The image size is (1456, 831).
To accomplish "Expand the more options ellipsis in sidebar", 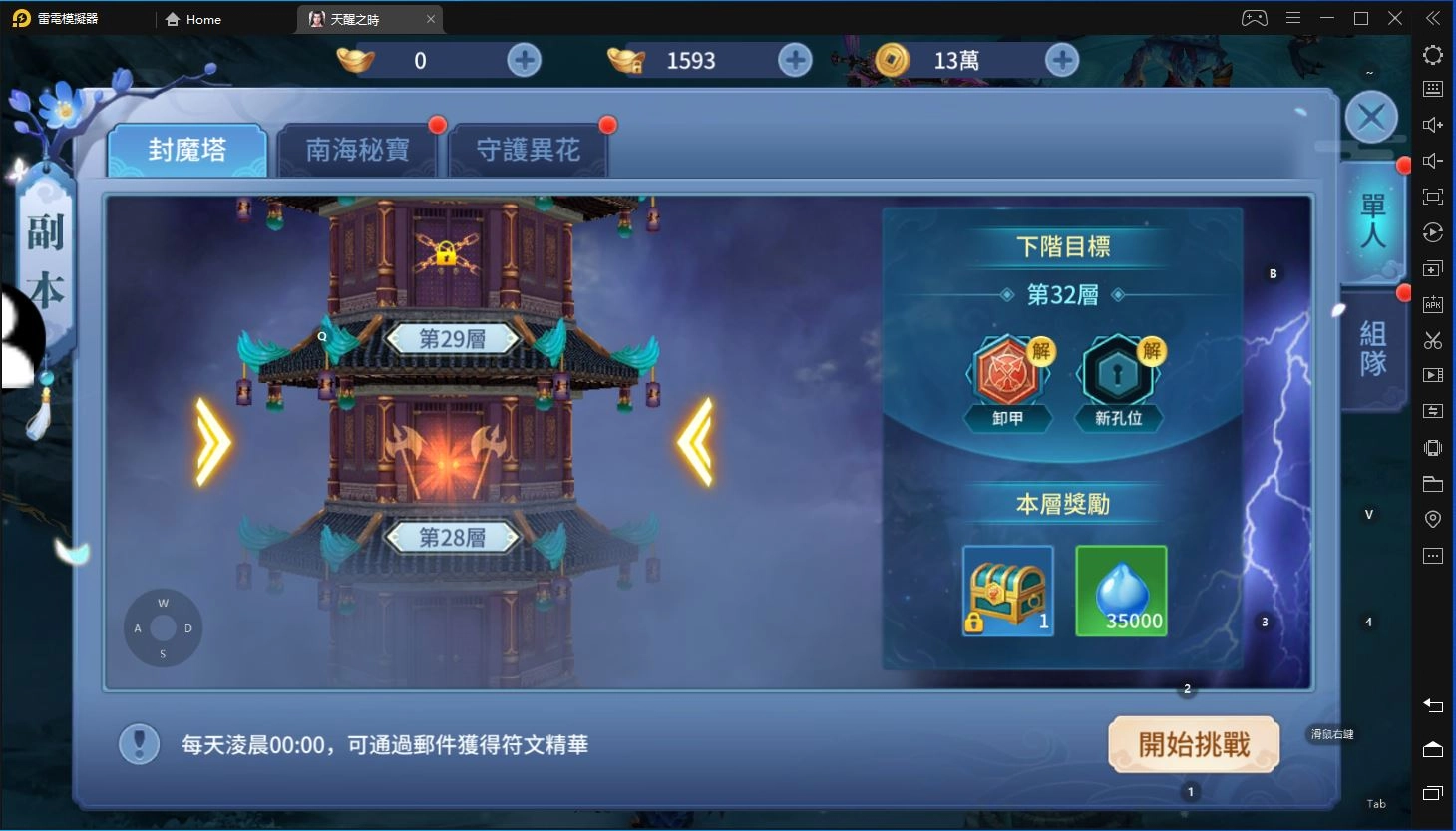I will tap(1433, 556).
